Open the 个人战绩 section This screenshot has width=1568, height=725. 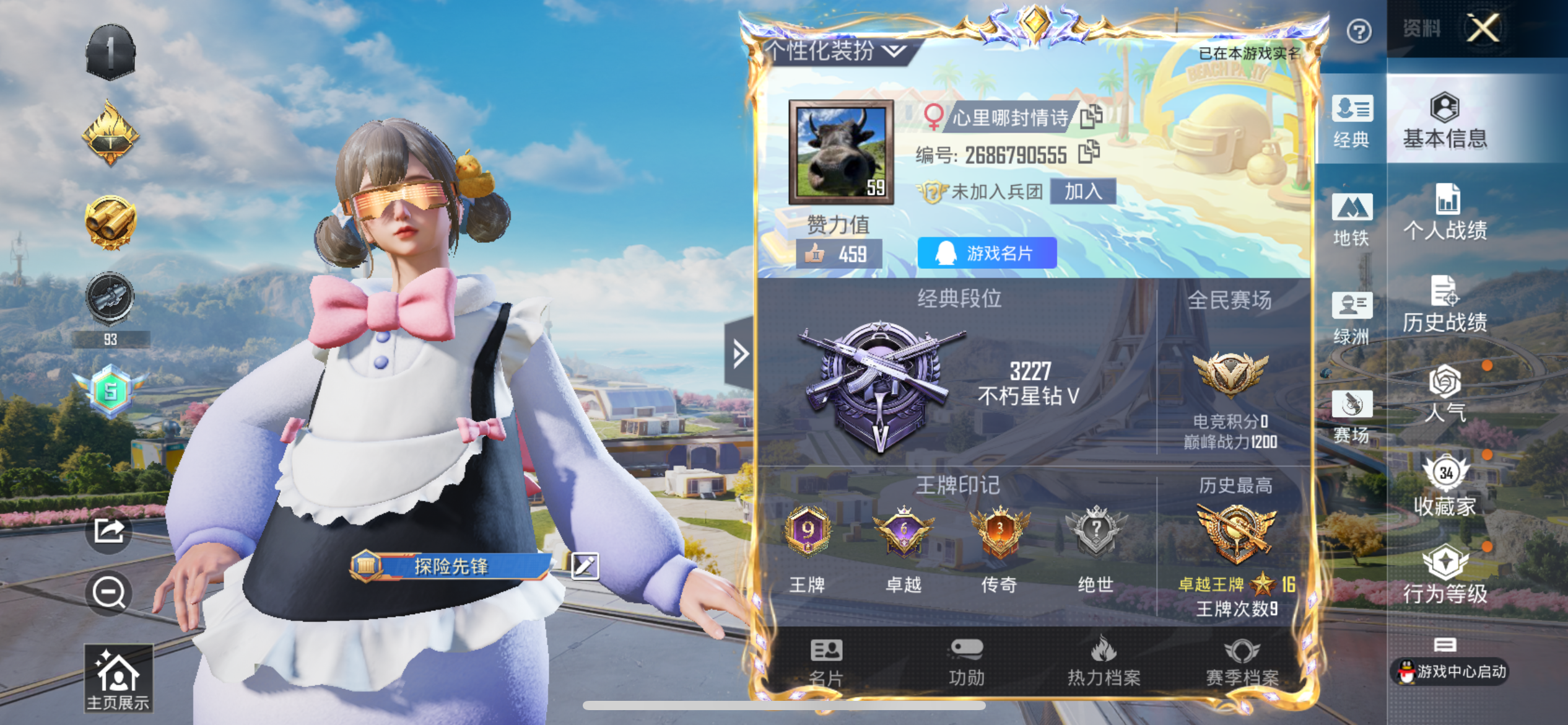coord(1445,213)
